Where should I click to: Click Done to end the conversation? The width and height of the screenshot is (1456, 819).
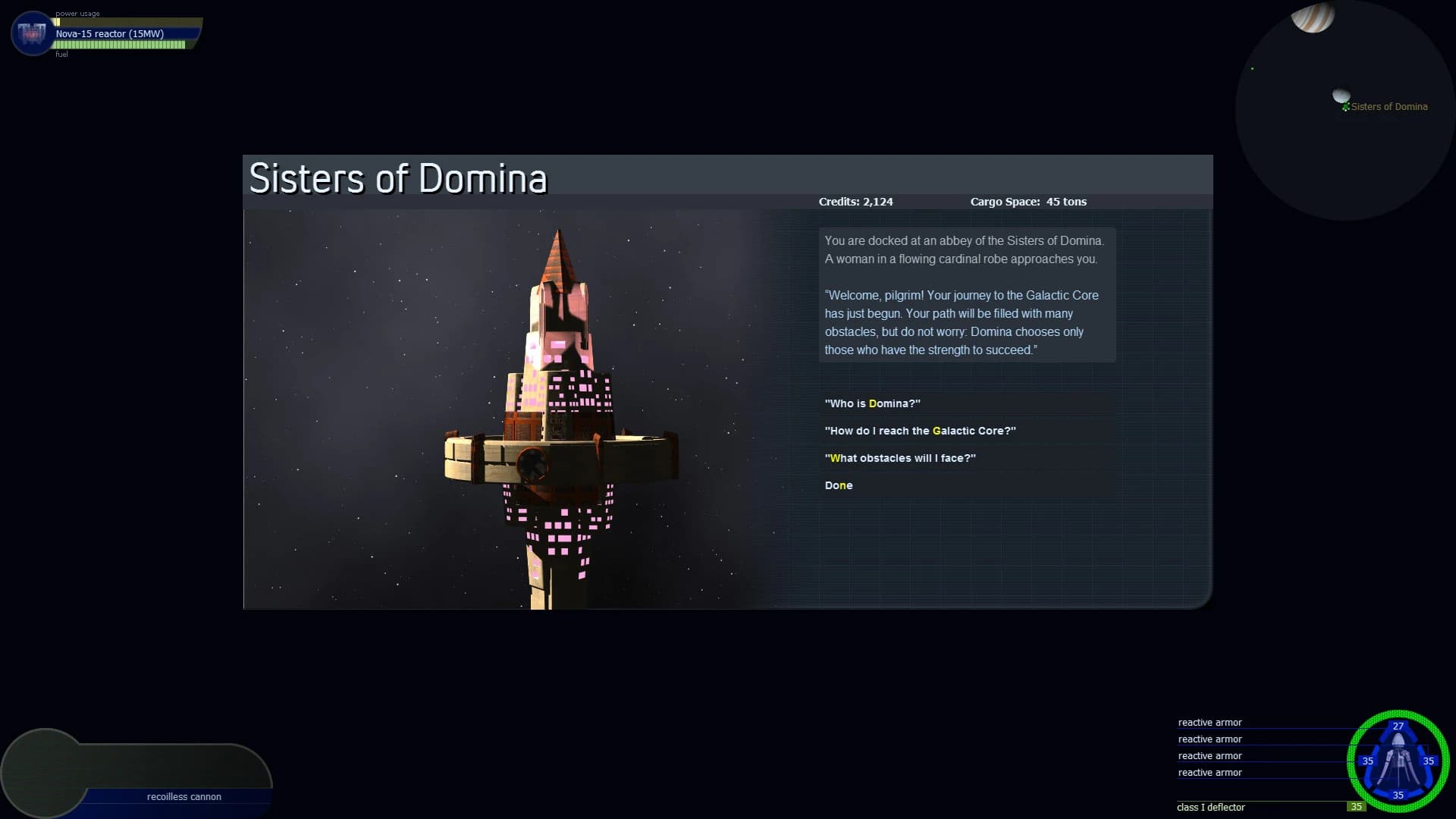pos(838,485)
